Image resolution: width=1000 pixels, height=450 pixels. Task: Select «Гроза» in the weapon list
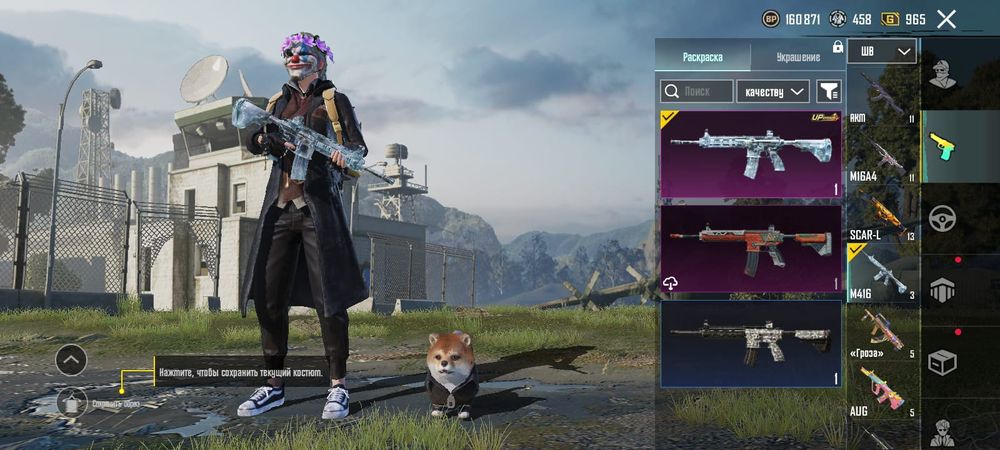pos(882,333)
